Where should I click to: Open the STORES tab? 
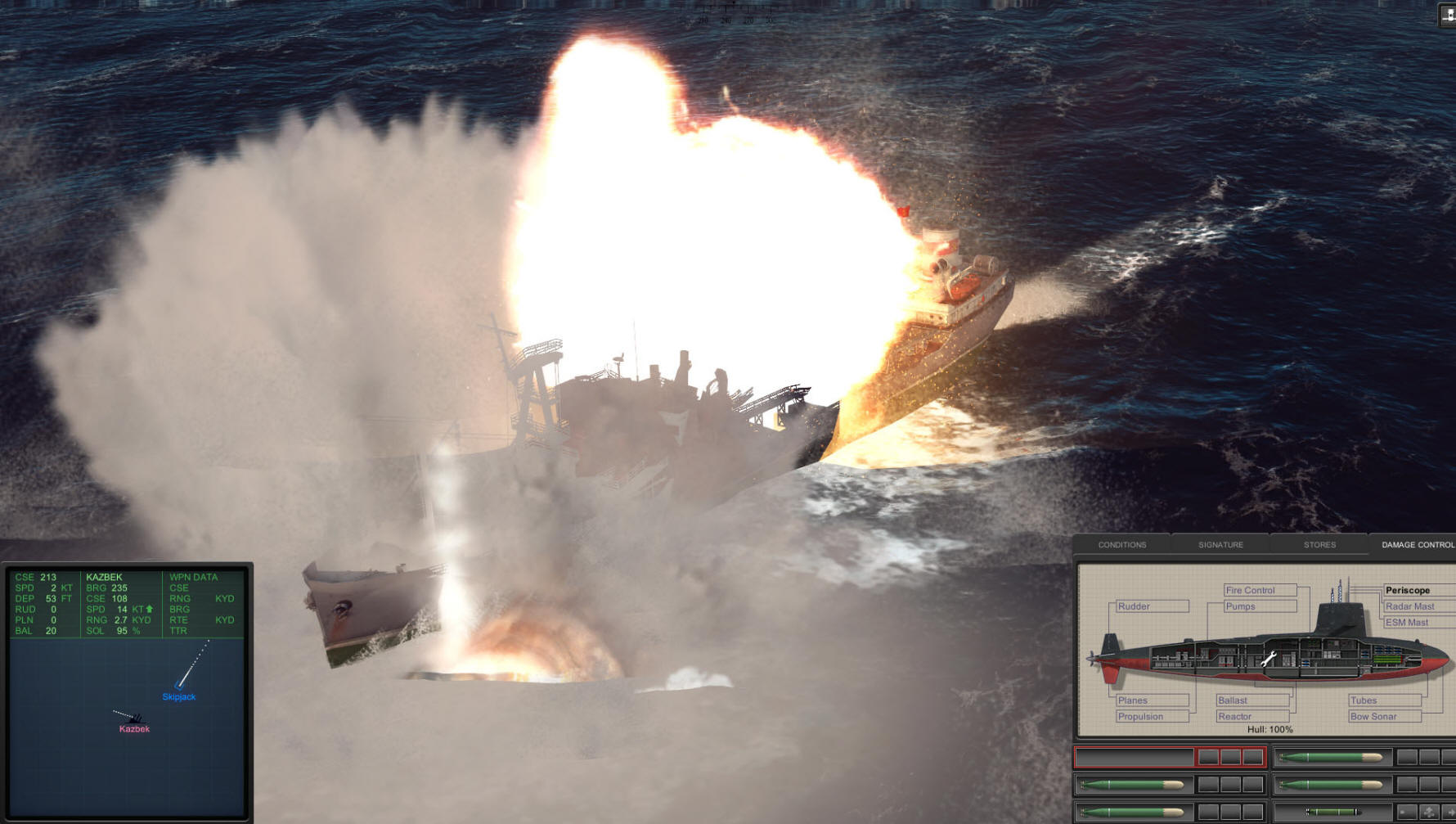pyautogui.click(x=1319, y=545)
